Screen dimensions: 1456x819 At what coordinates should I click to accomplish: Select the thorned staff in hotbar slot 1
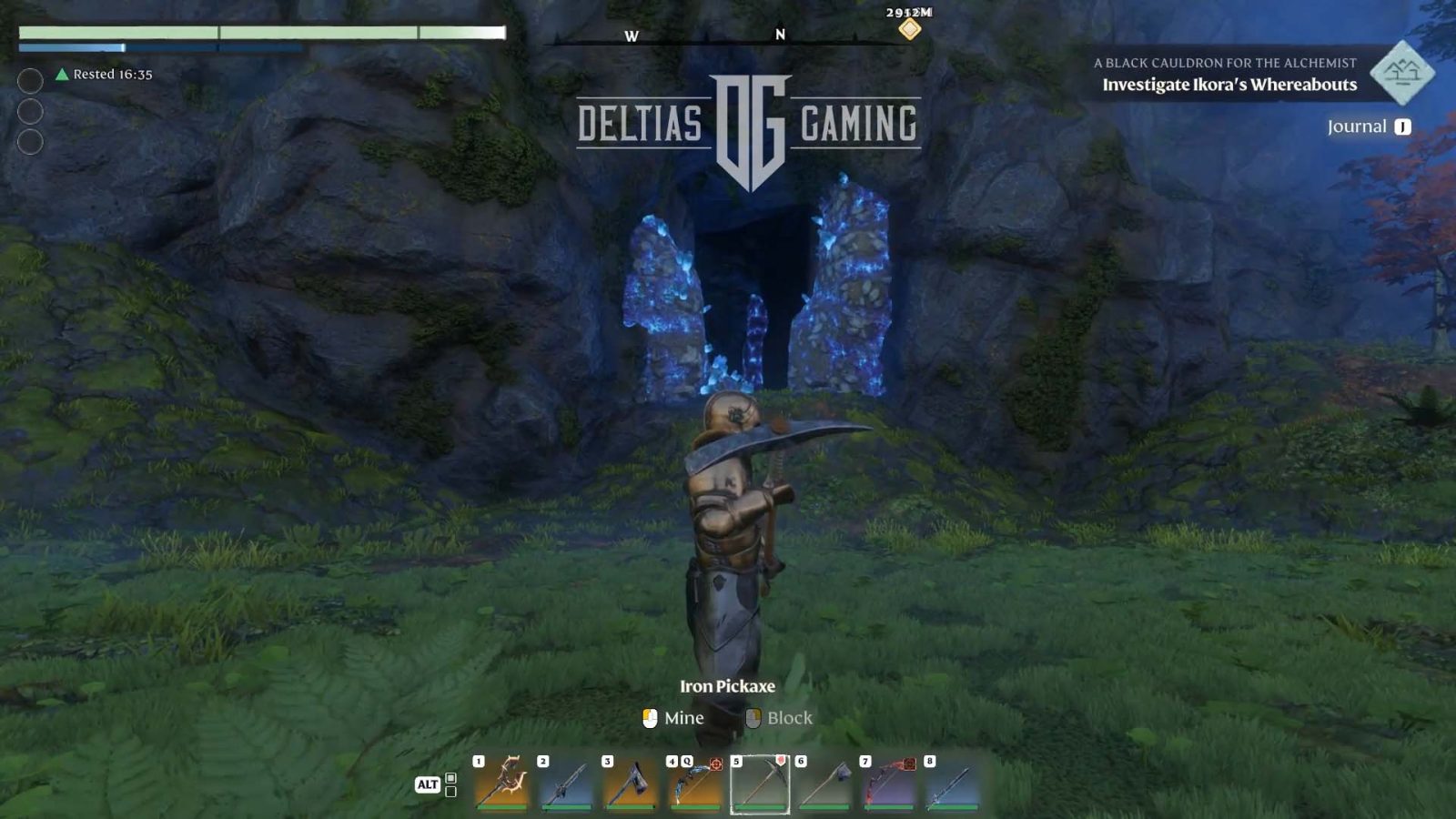coord(501,784)
